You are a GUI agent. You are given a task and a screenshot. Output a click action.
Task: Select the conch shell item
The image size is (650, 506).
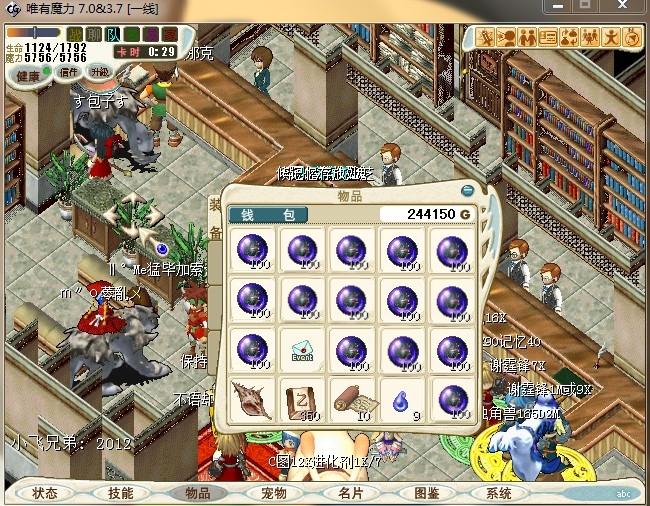tap(249, 398)
